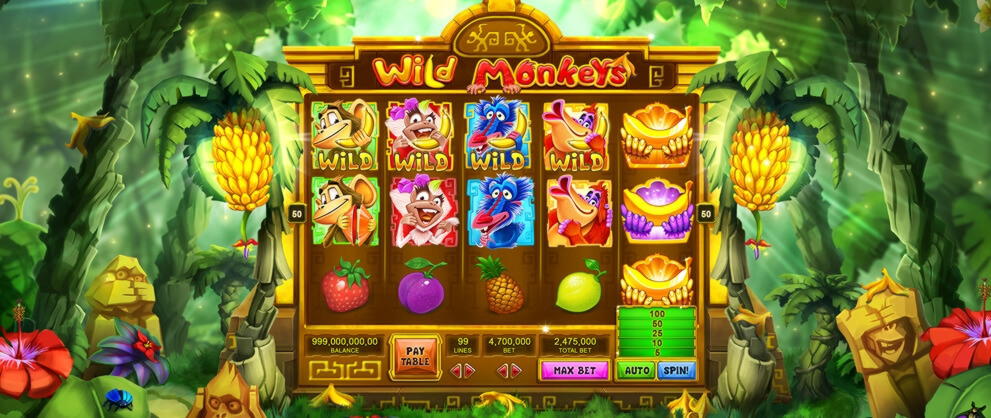Open the Pay Table
Viewport: 991px width, 418px height.
(x=414, y=355)
